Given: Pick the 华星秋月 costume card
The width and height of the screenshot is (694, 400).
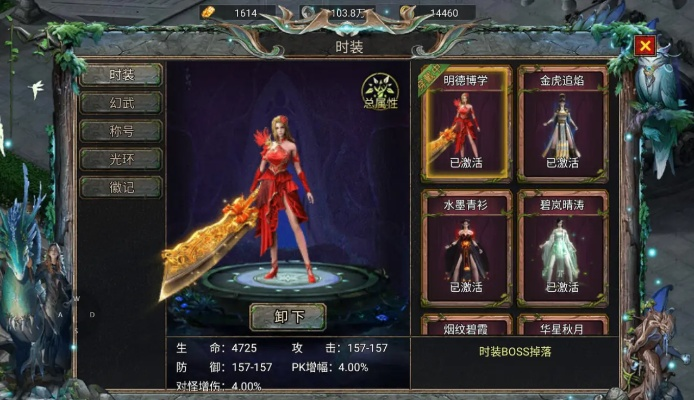Looking at the screenshot, I should [564, 326].
